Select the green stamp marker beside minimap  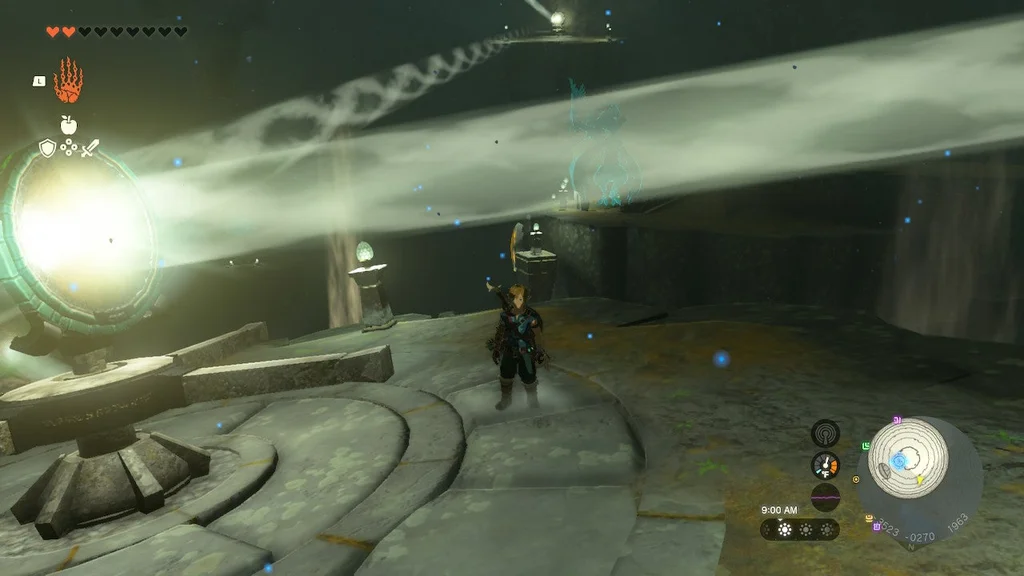coord(865,445)
